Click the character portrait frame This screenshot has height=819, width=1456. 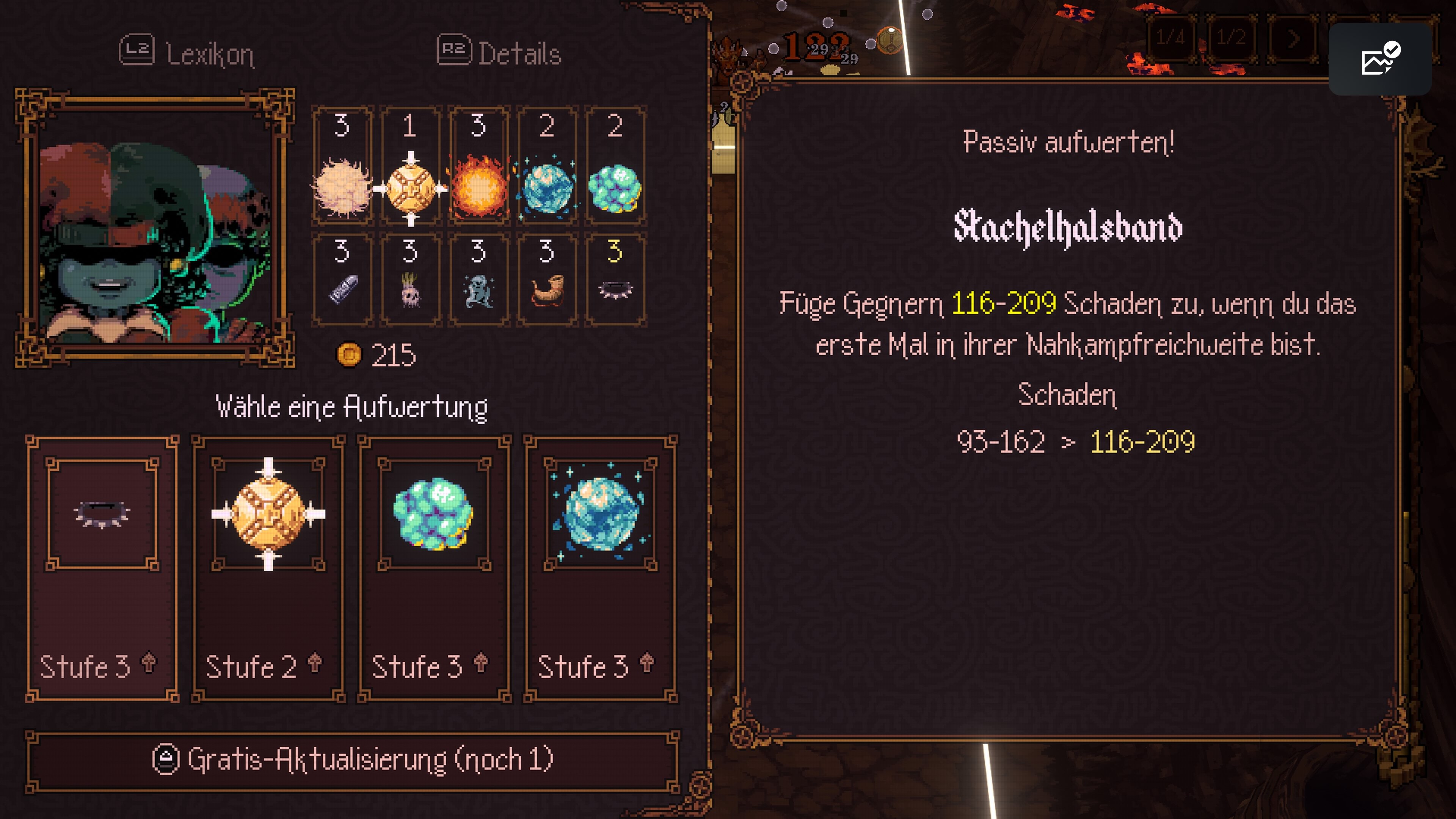pyautogui.click(x=155, y=228)
